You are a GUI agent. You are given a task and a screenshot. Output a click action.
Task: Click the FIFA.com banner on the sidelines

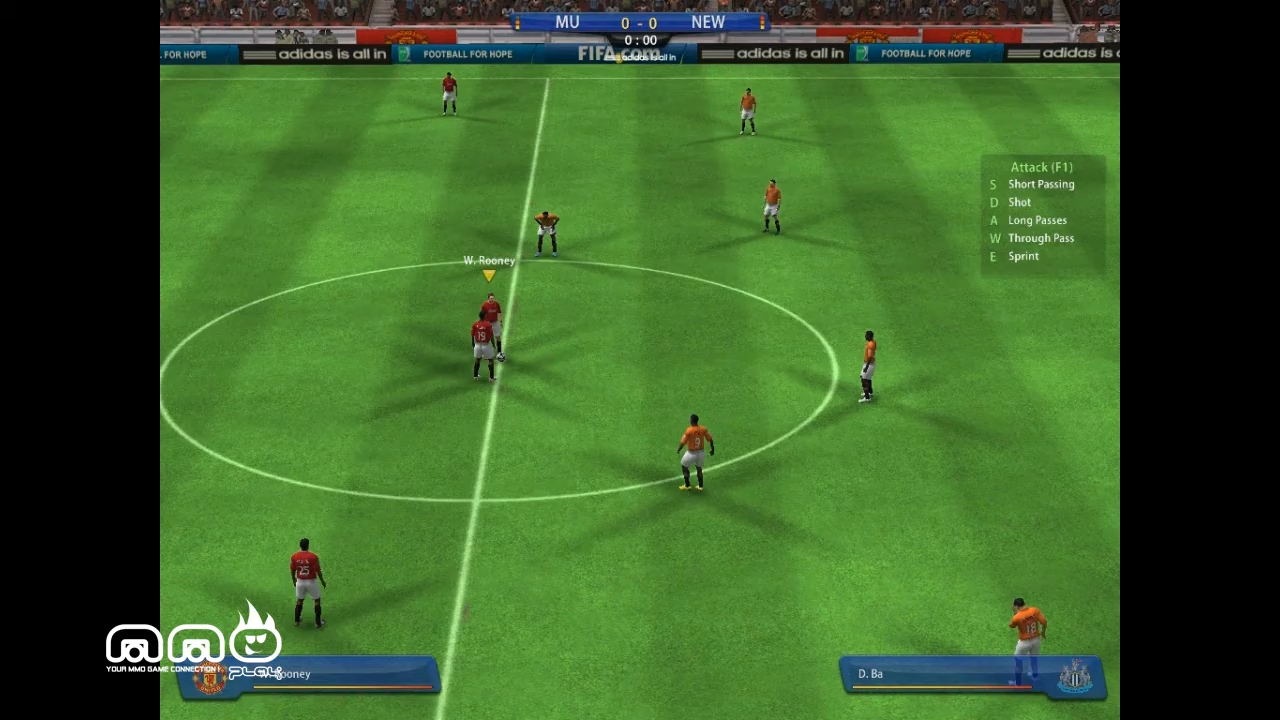(618, 54)
